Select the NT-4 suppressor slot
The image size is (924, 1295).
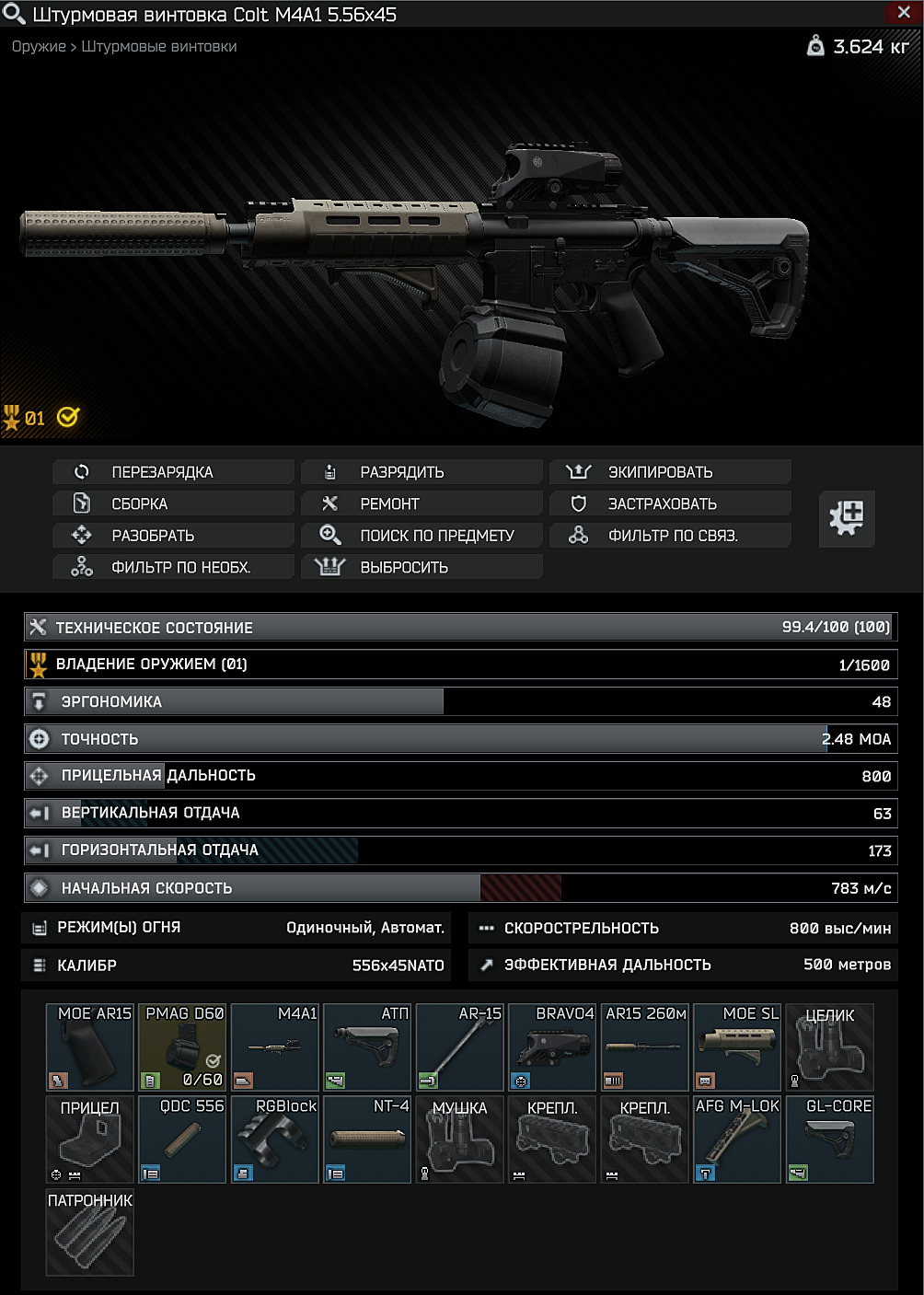367,1139
